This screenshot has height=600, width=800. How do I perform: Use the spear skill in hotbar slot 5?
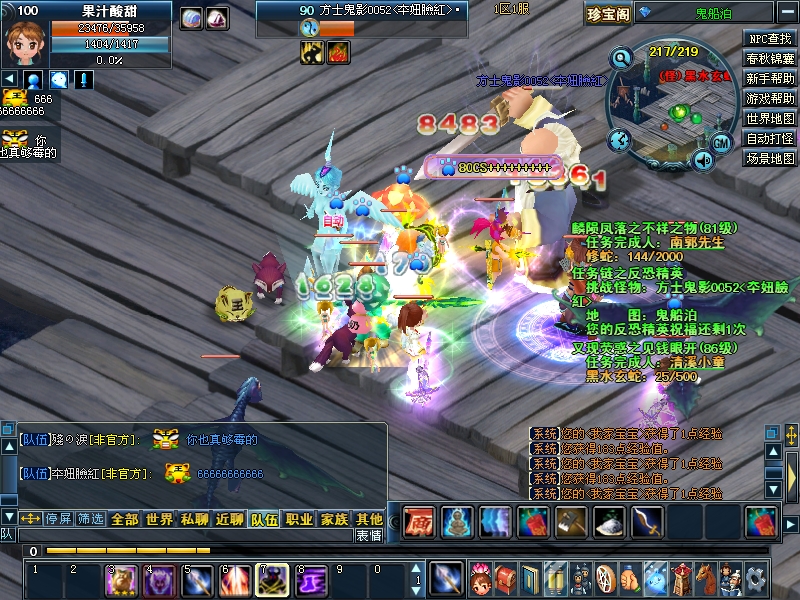click(x=197, y=580)
